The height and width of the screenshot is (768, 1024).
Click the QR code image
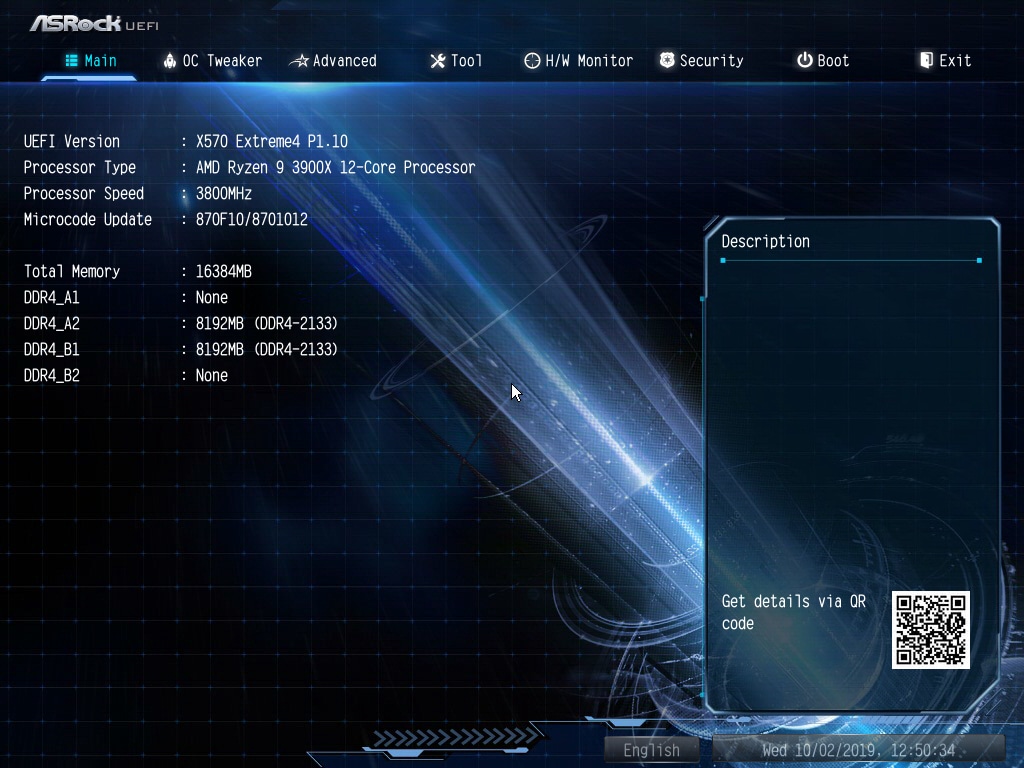[931, 630]
